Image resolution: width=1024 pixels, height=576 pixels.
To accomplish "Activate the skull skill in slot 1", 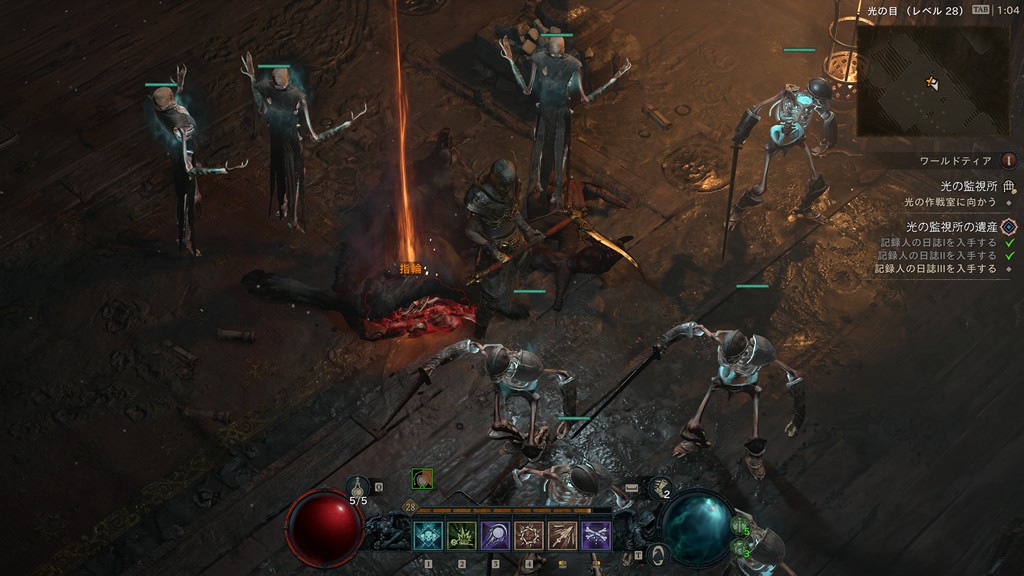I will tap(428, 536).
